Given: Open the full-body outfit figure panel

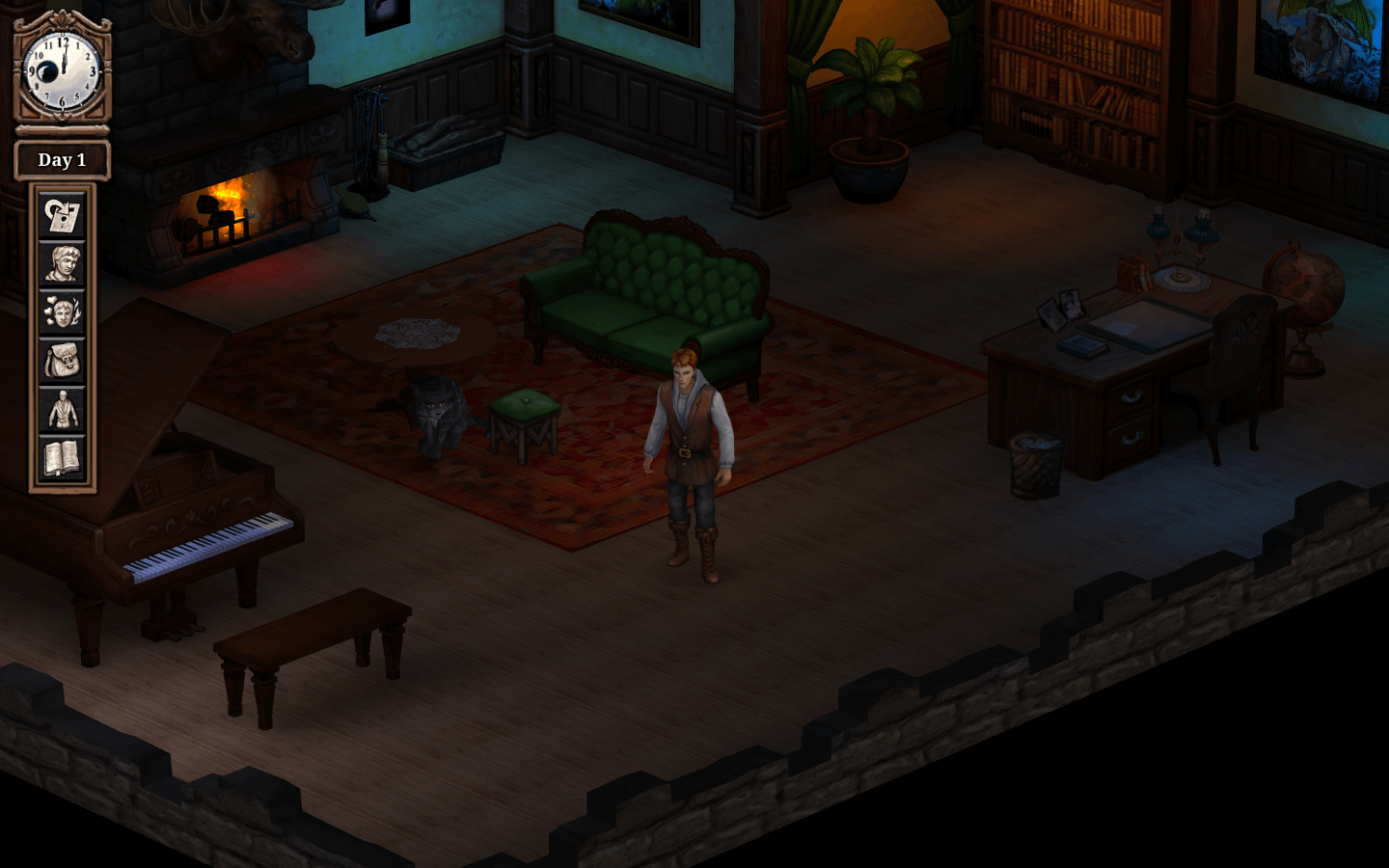Looking at the screenshot, I should [x=62, y=410].
